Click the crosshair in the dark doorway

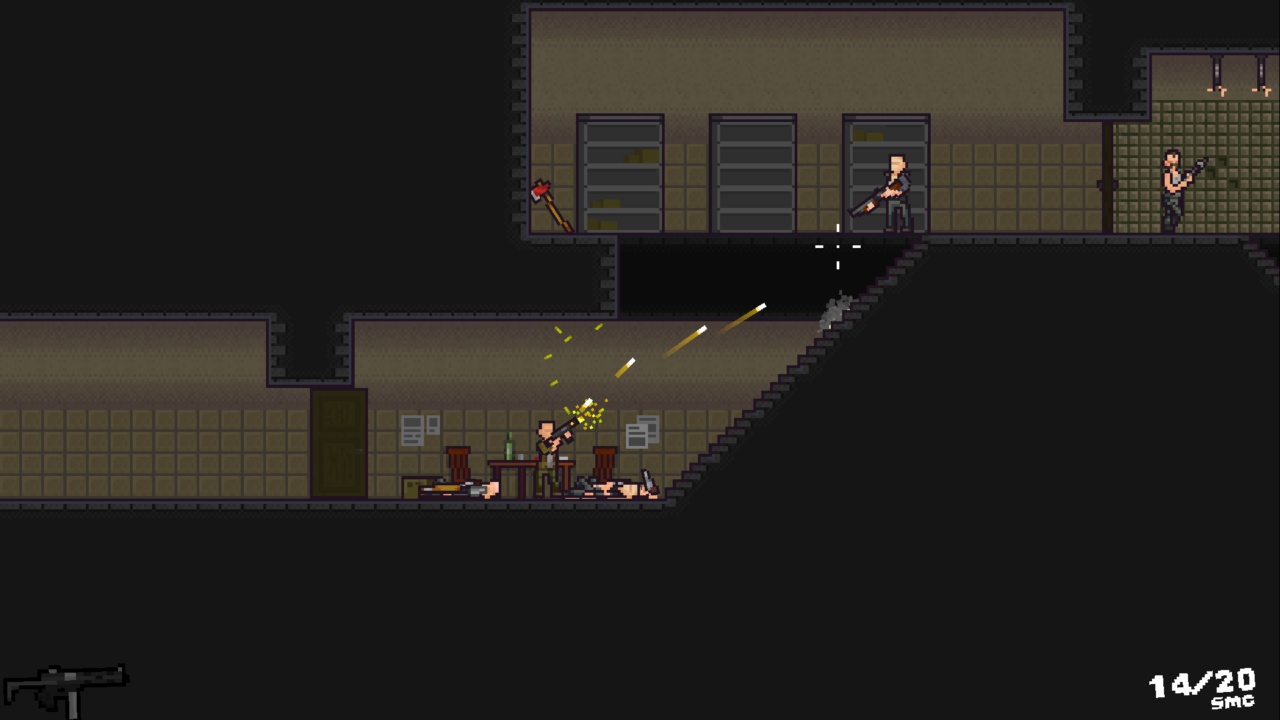pyautogui.click(x=837, y=250)
